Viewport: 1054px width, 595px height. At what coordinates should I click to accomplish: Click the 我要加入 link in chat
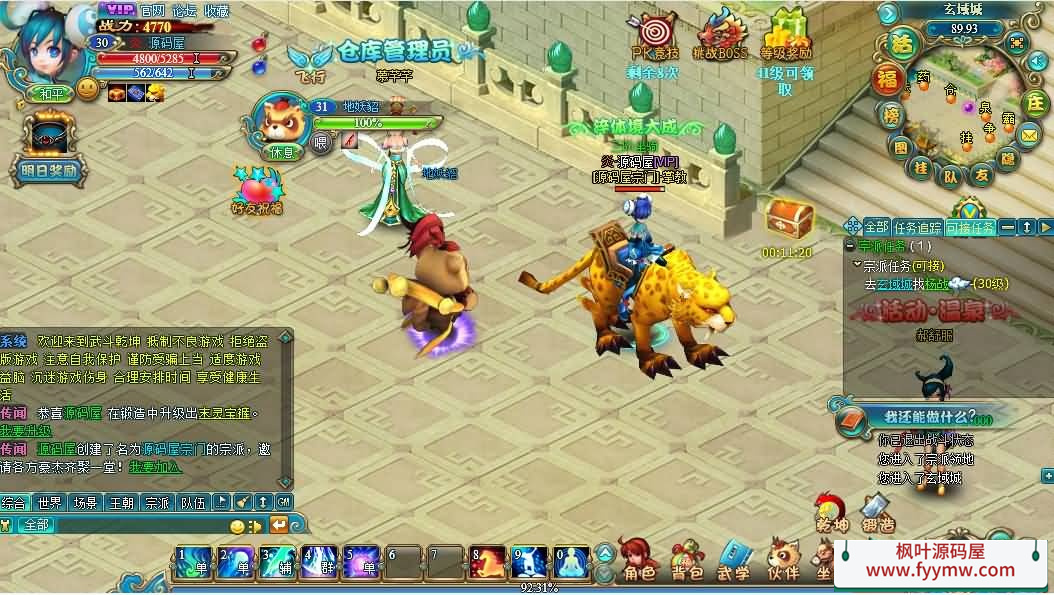tap(155, 466)
